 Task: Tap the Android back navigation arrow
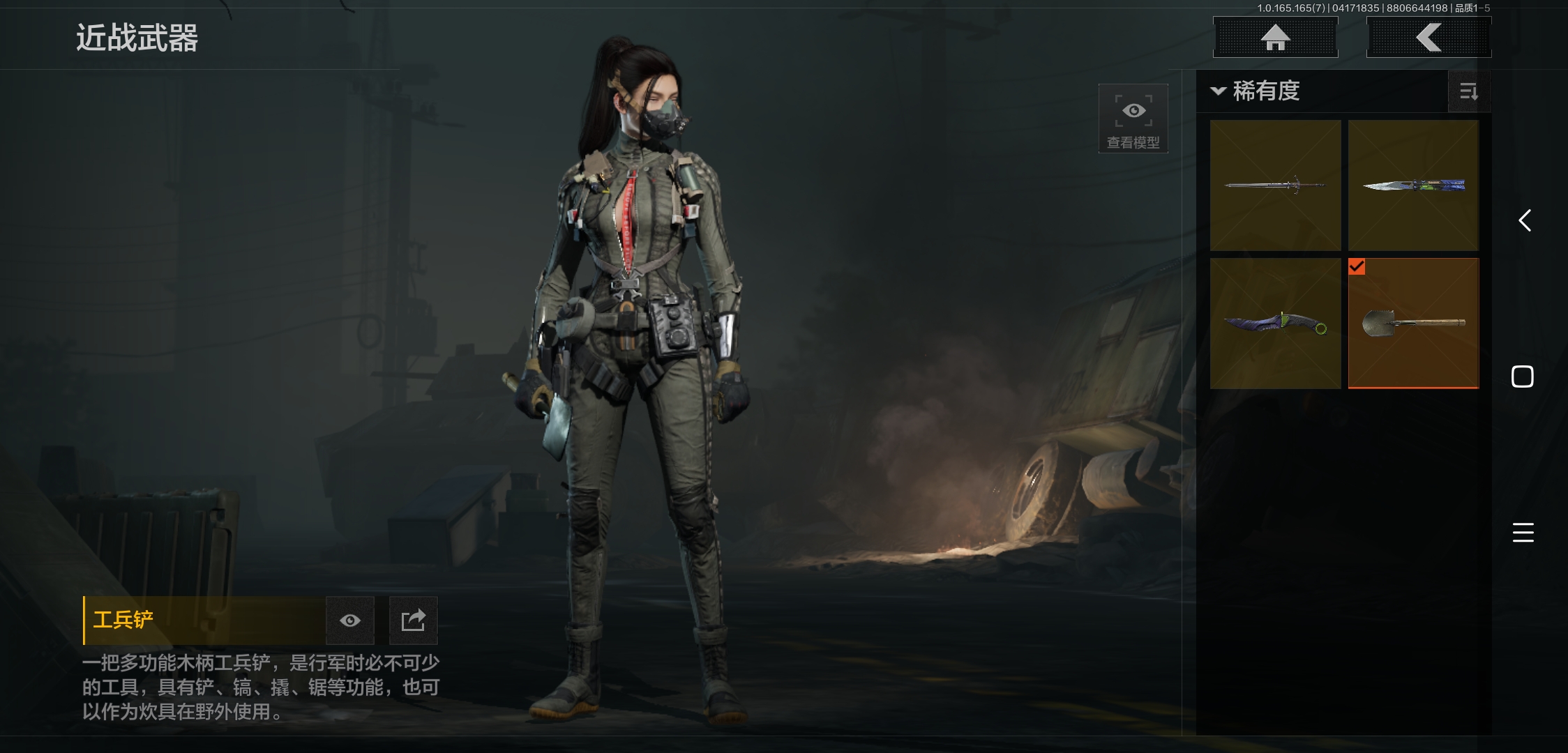click(1525, 221)
